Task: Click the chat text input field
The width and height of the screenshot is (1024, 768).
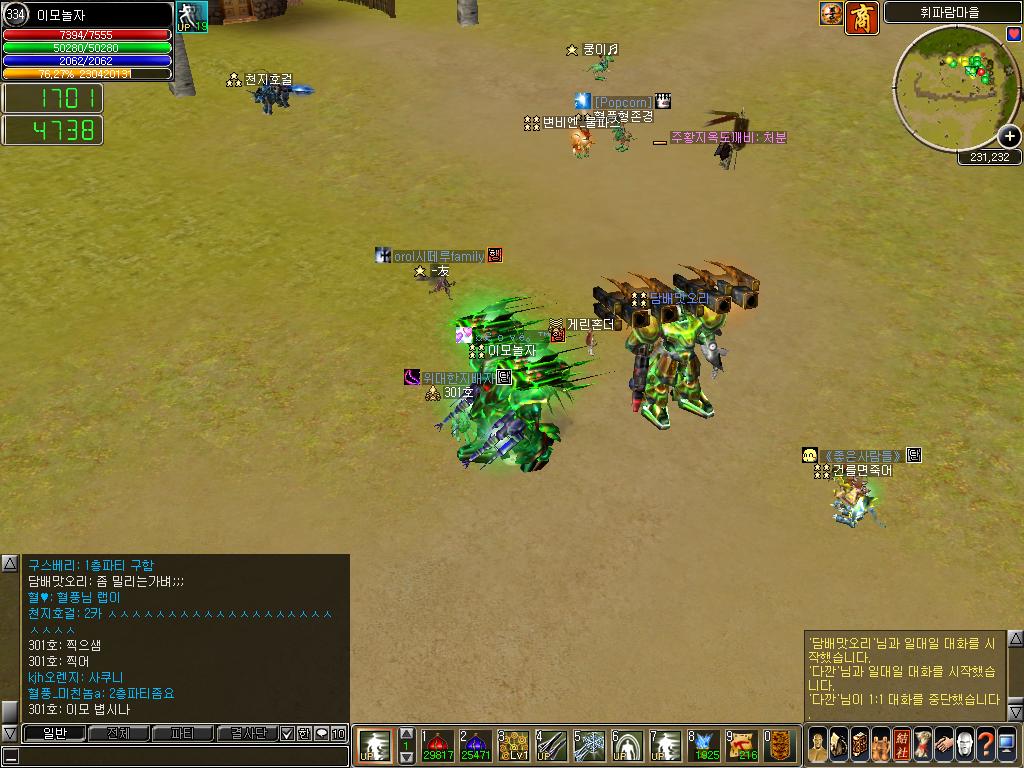Action: tap(180, 756)
